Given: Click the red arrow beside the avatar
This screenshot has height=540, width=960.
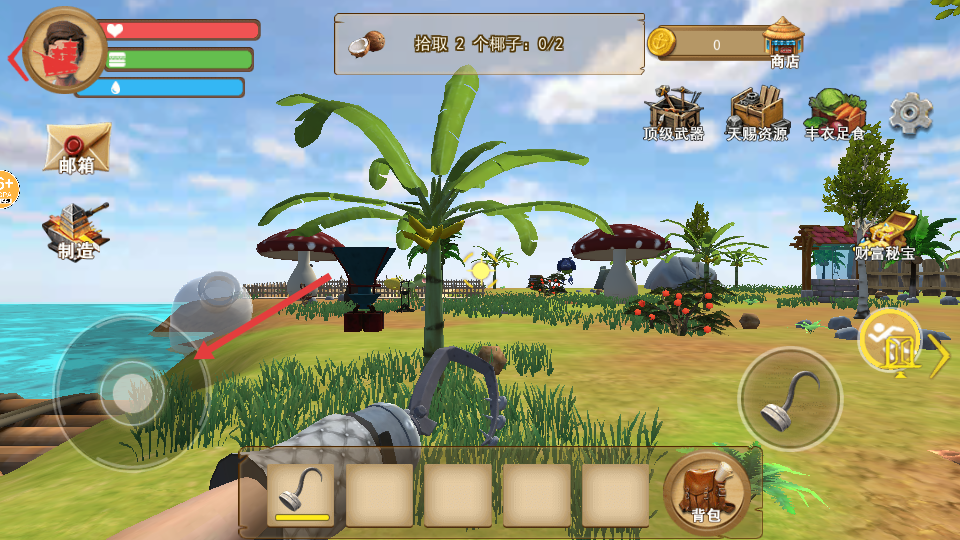Looking at the screenshot, I should click(x=15, y=60).
